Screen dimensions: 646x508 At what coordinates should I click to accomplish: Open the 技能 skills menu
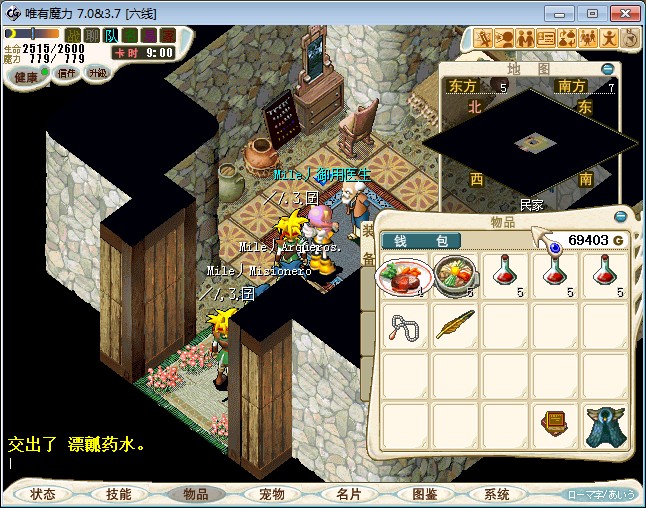click(119, 494)
